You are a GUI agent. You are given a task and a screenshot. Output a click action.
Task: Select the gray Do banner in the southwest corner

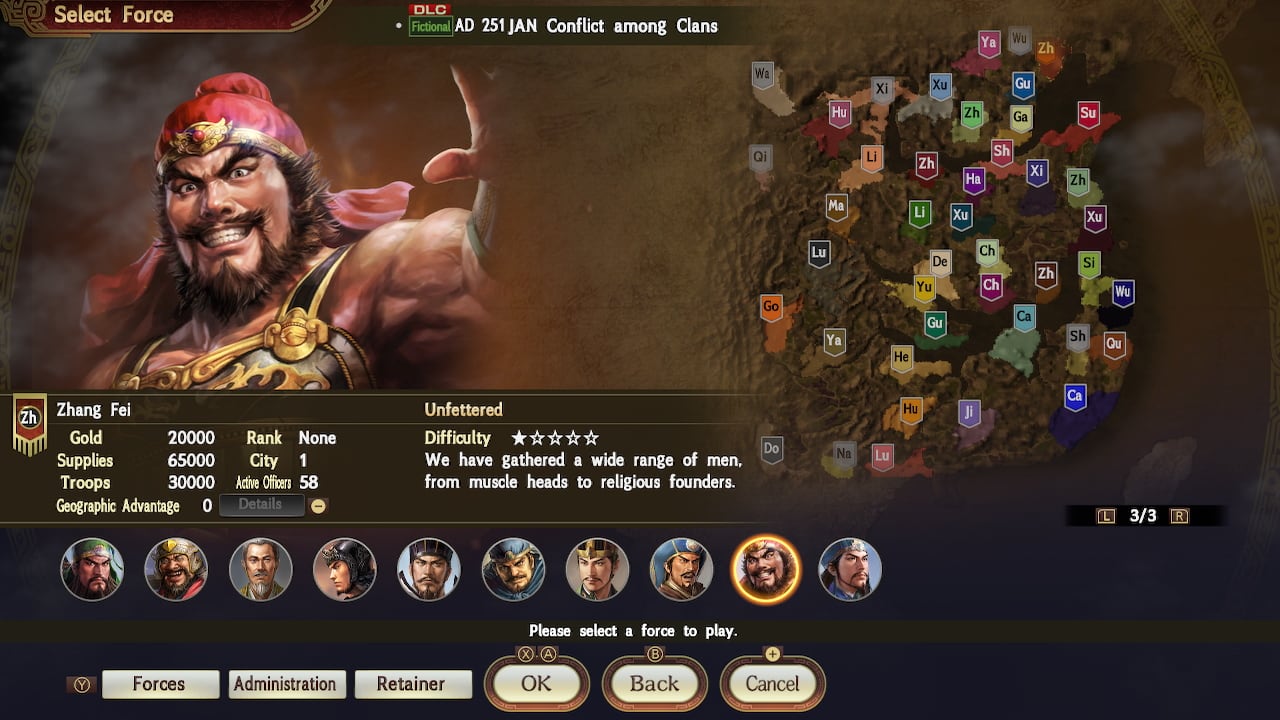pos(771,449)
